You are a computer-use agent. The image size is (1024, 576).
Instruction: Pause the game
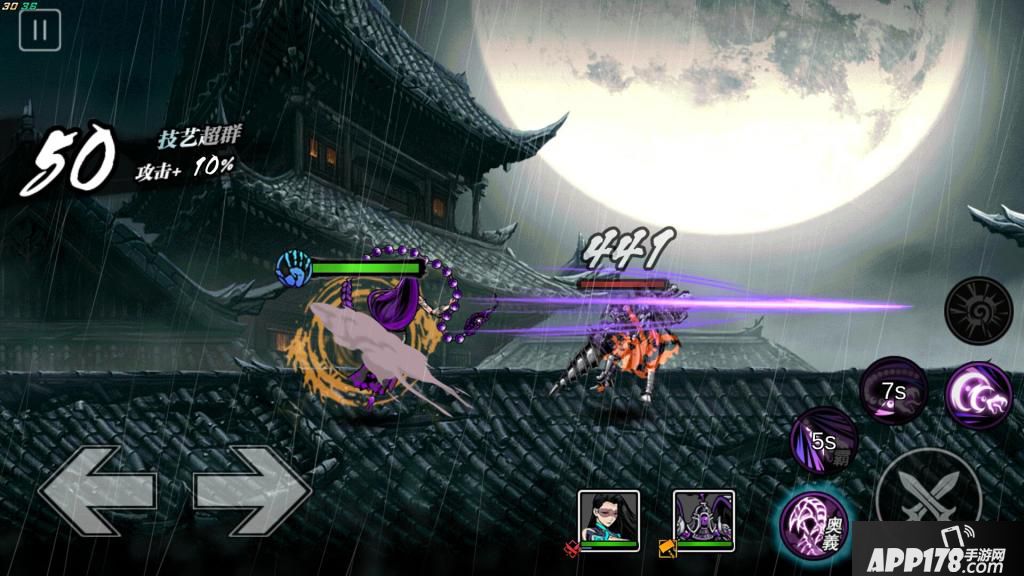(40, 29)
